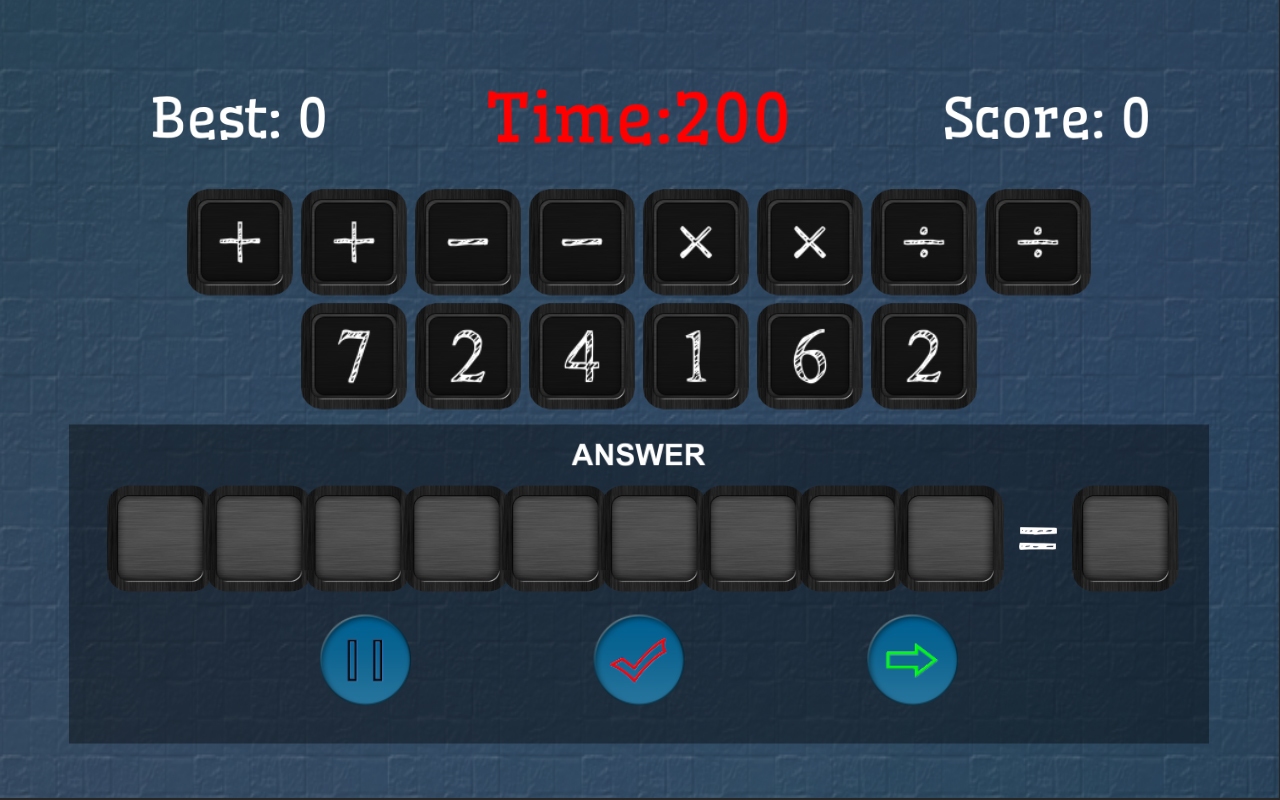Viewport: 1280px width, 800px height.
Task: Skip to the next puzzle
Action: (911, 659)
